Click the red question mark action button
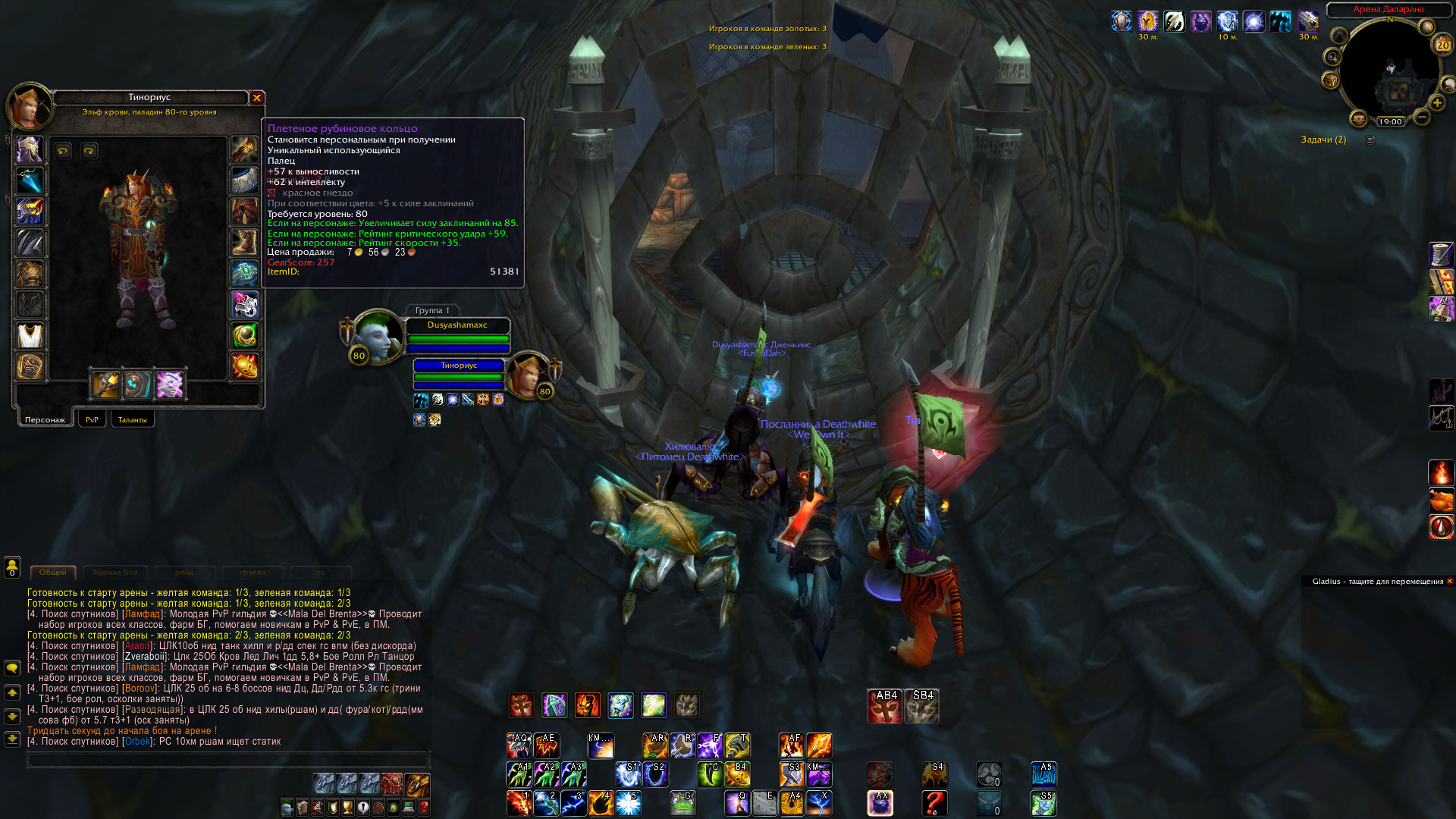Image resolution: width=1456 pixels, height=819 pixels. (934, 802)
